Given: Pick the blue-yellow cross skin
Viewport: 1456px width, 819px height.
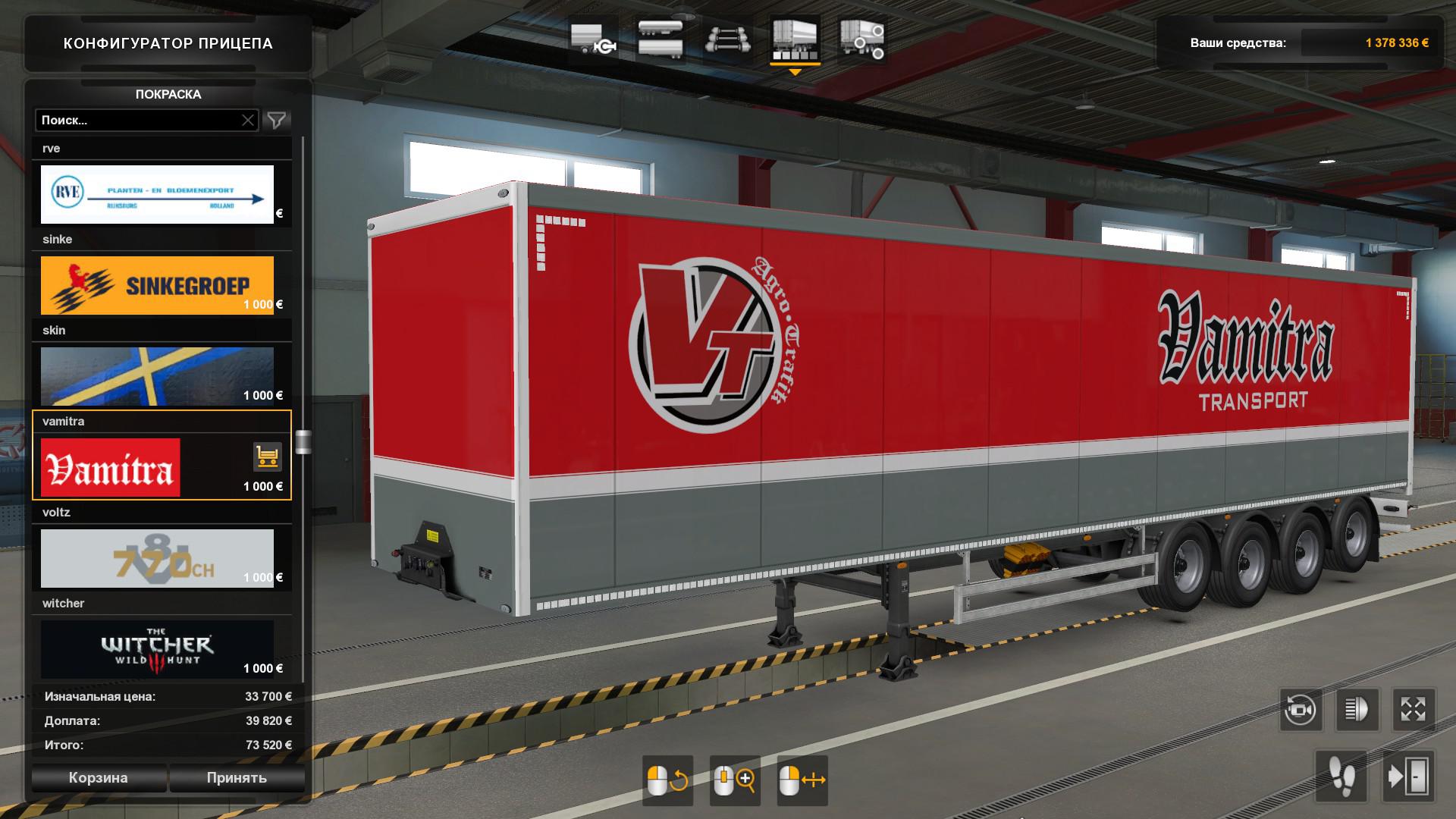Looking at the screenshot, I should (157, 376).
